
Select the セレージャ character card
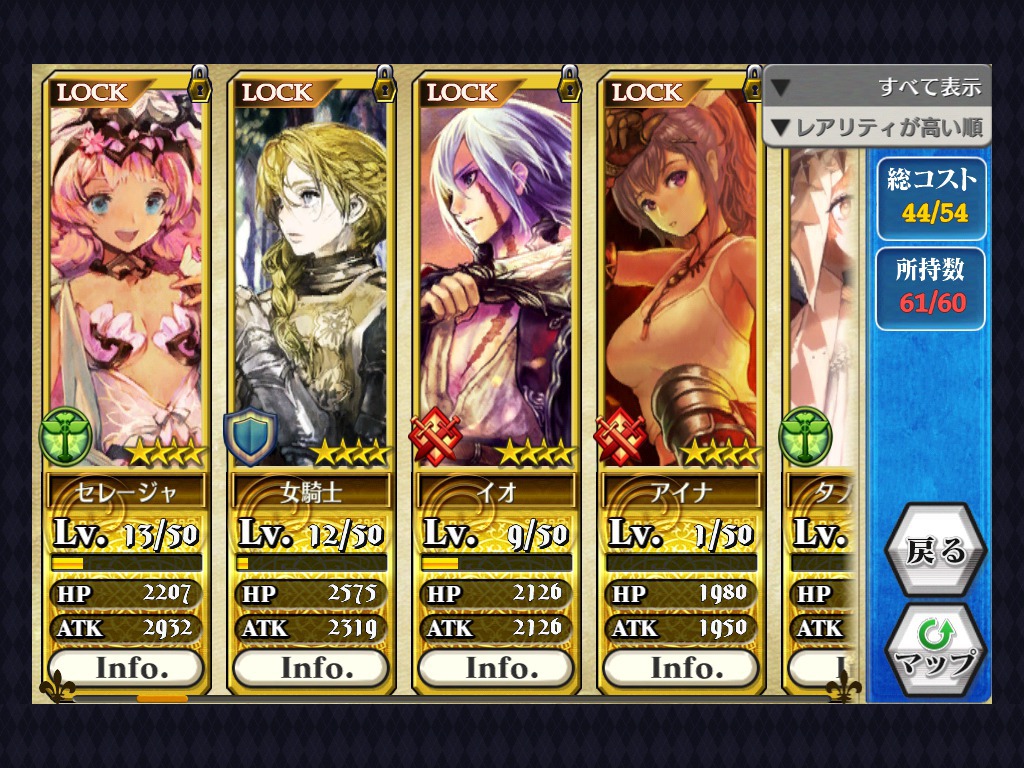pyautogui.click(x=126, y=280)
